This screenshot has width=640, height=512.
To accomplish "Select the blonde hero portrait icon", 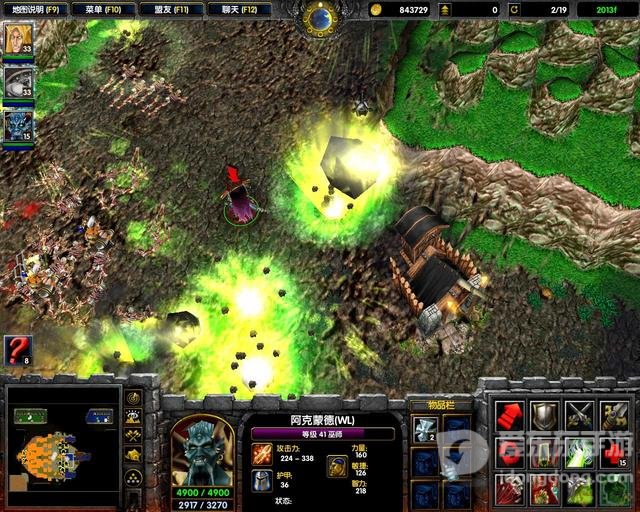I will click(x=18, y=39).
